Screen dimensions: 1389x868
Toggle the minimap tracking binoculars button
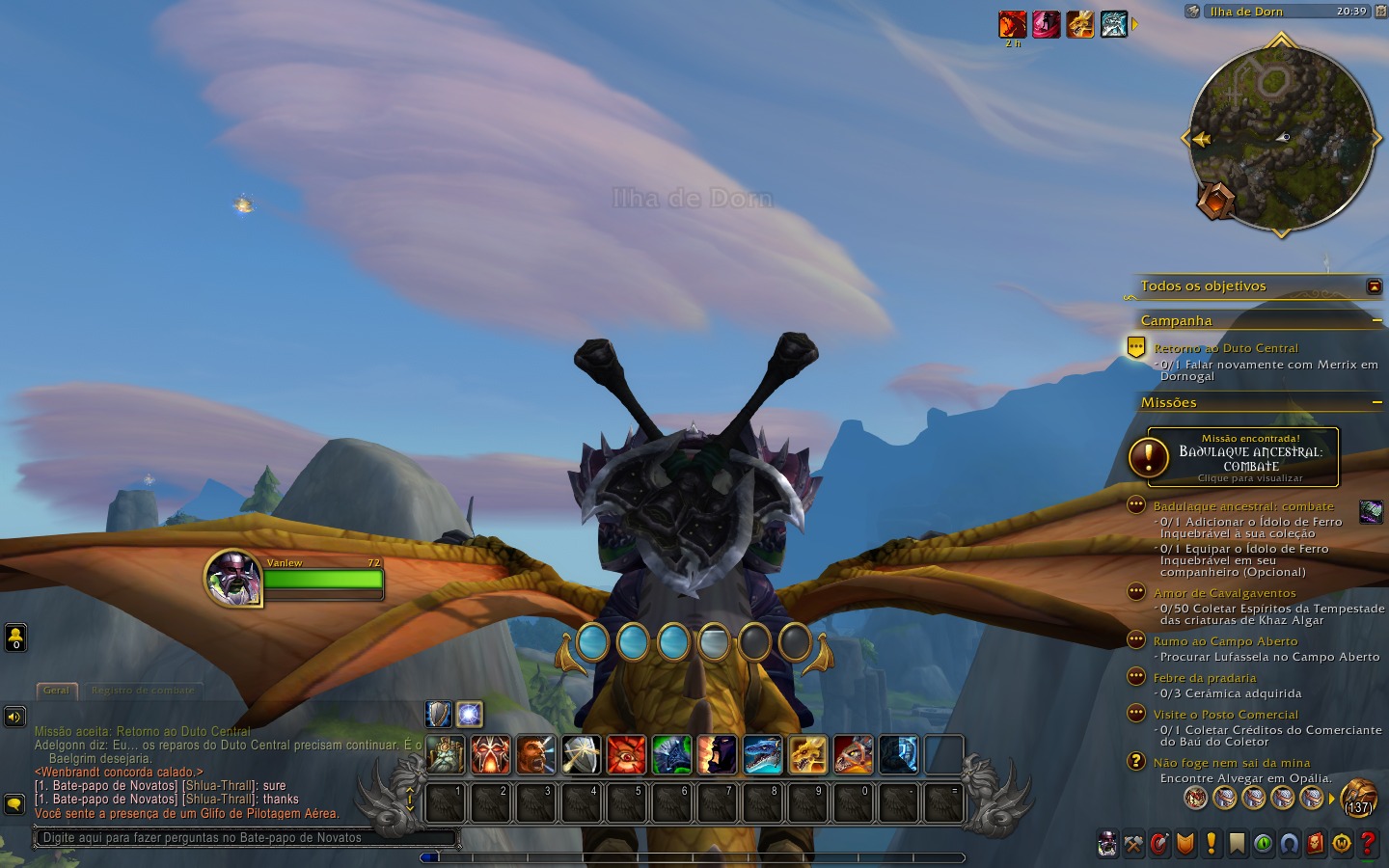(1194, 12)
